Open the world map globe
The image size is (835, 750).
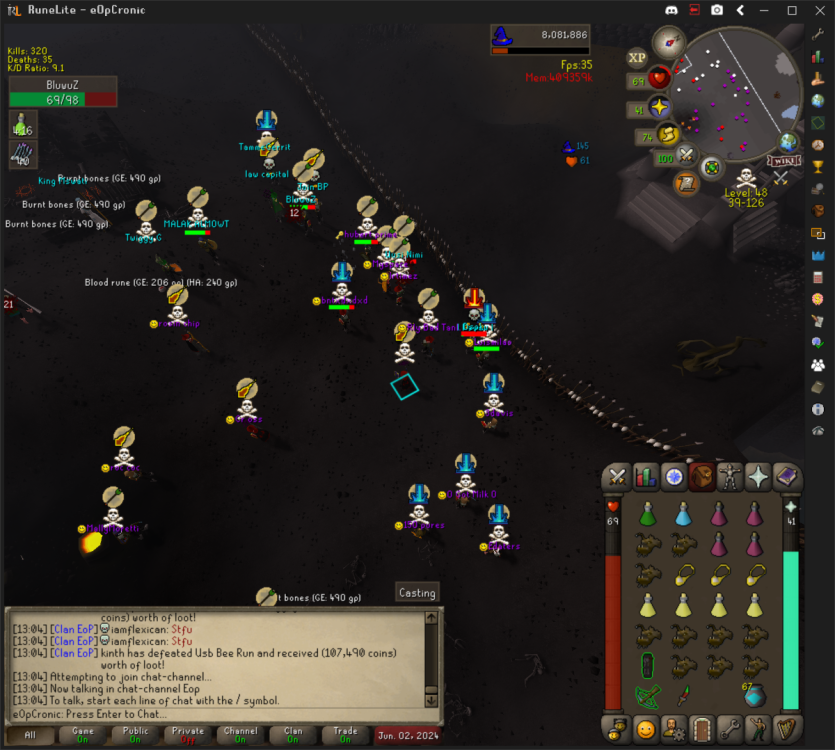(x=789, y=142)
